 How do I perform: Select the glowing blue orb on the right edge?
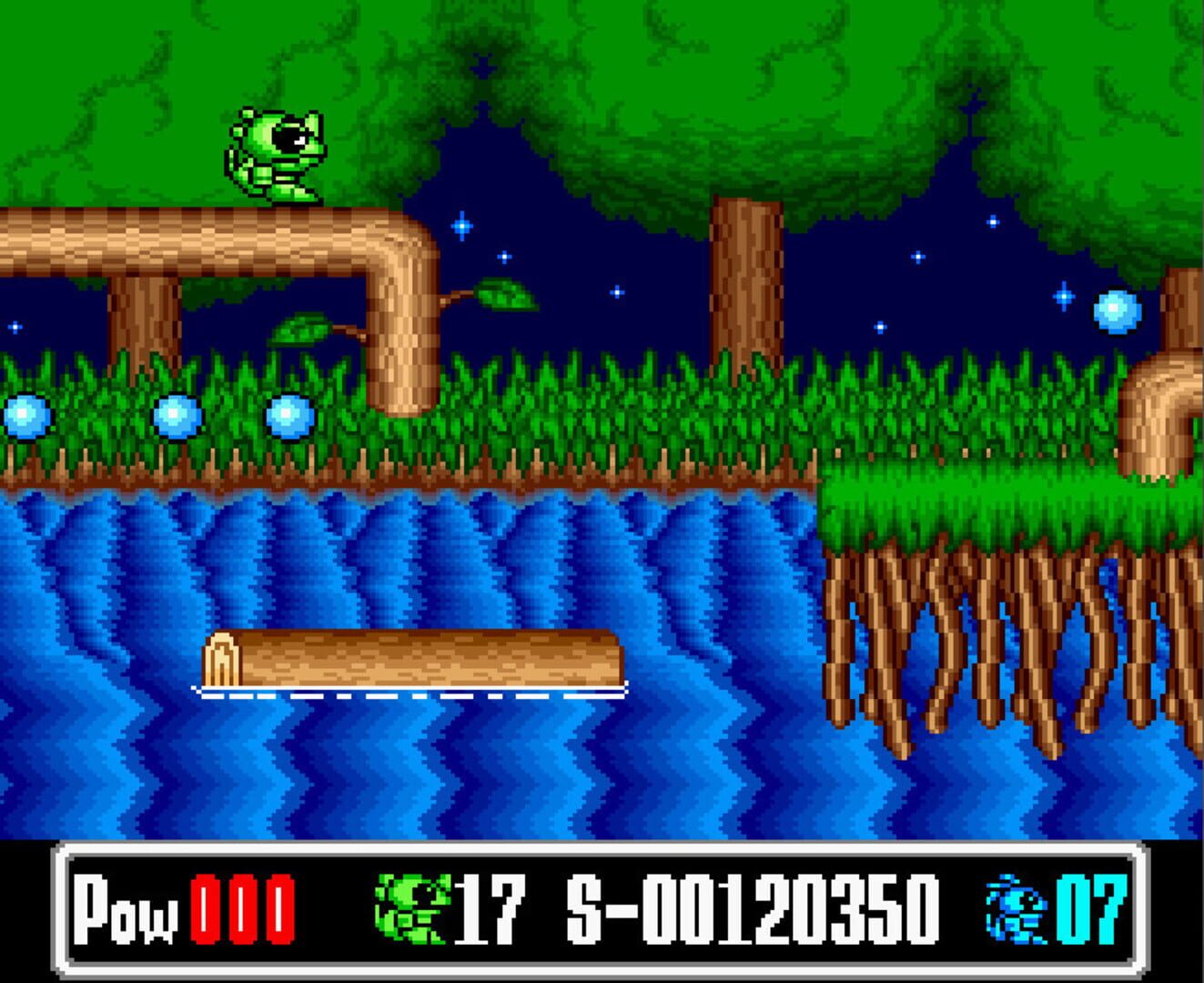1117,309
